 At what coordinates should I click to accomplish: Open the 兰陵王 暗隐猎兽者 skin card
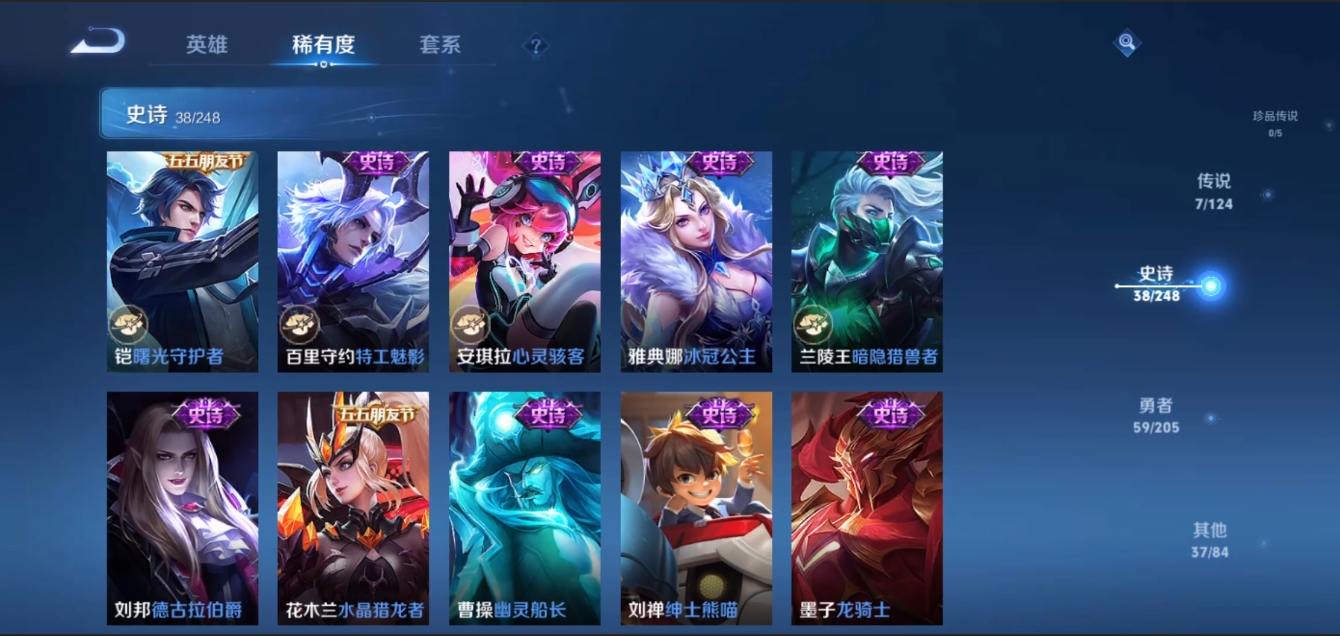[867, 262]
